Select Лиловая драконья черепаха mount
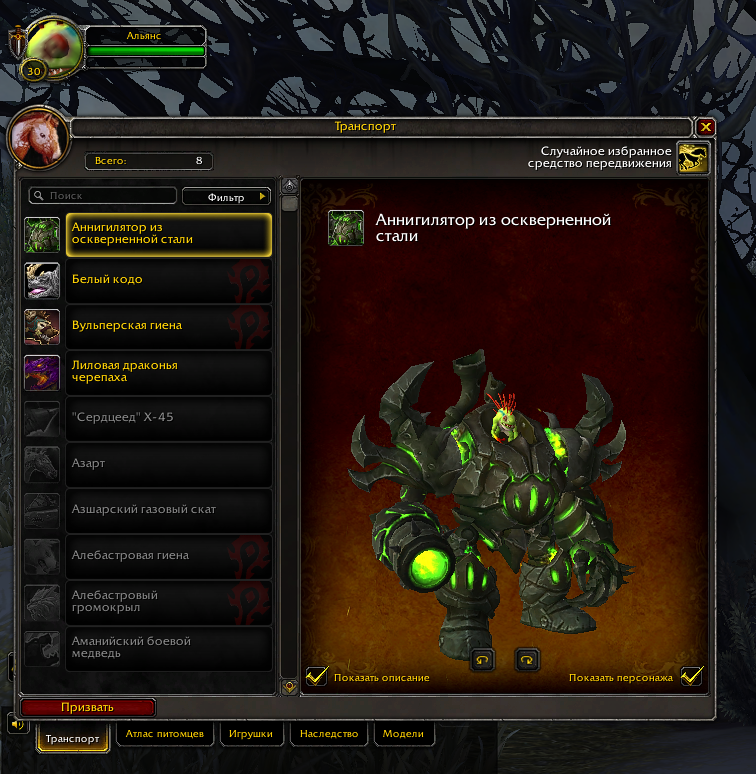 click(x=170, y=372)
